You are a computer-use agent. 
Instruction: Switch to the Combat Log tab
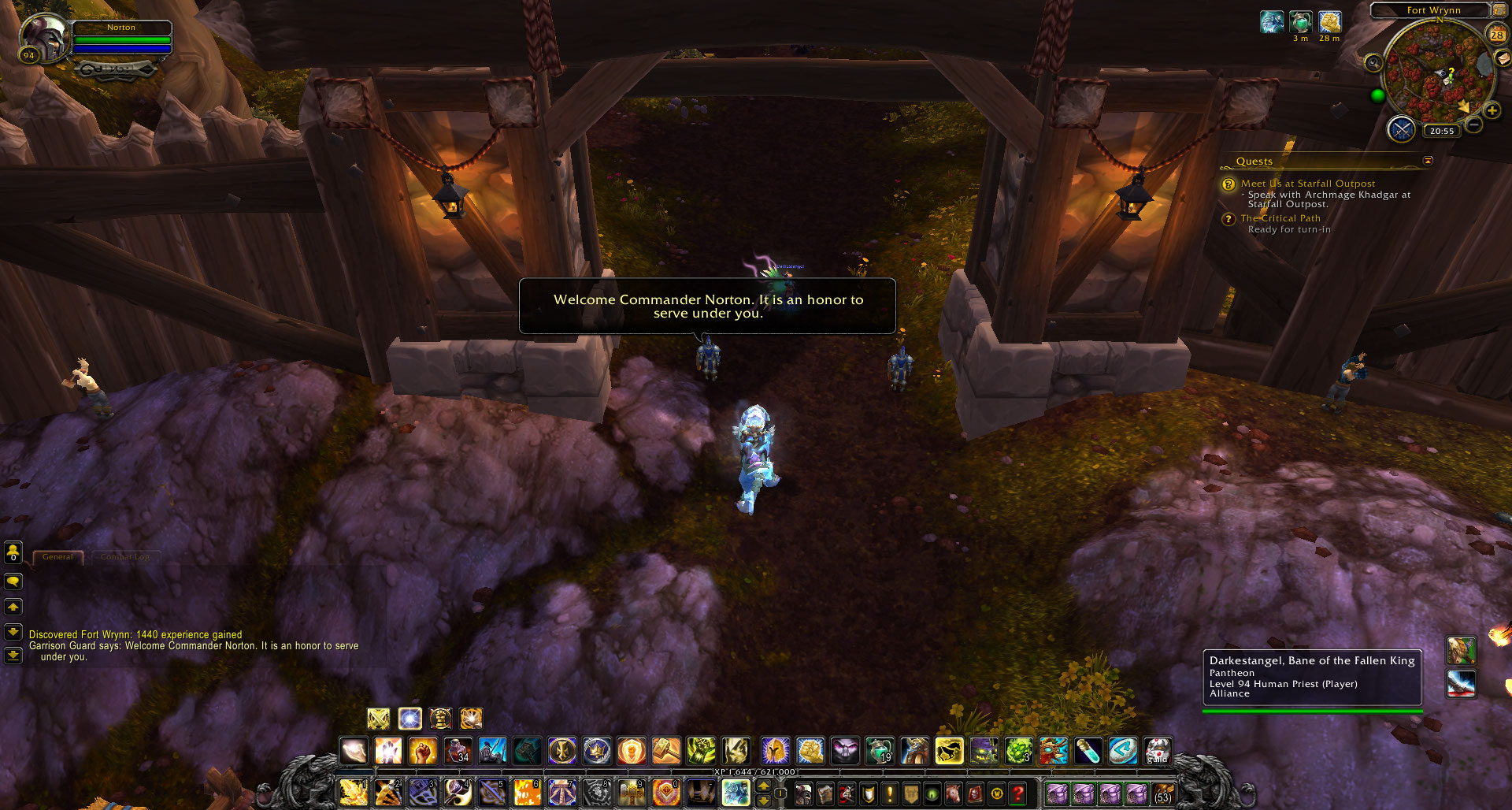[x=124, y=557]
